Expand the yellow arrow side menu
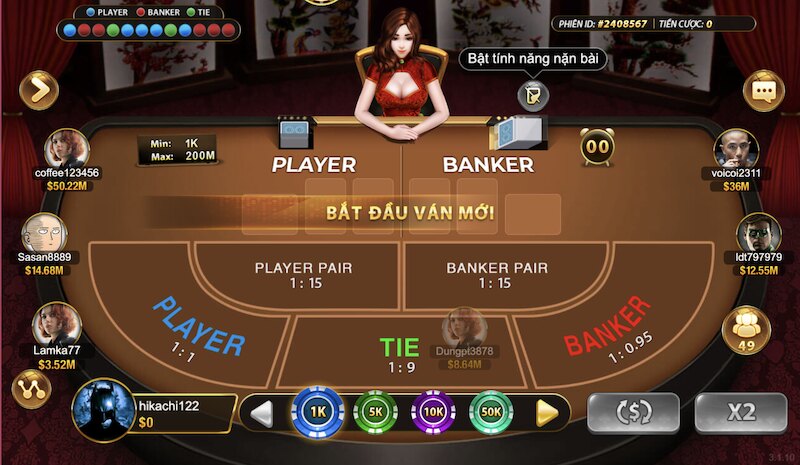Image resolution: width=800 pixels, height=465 pixels. point(39,91)
